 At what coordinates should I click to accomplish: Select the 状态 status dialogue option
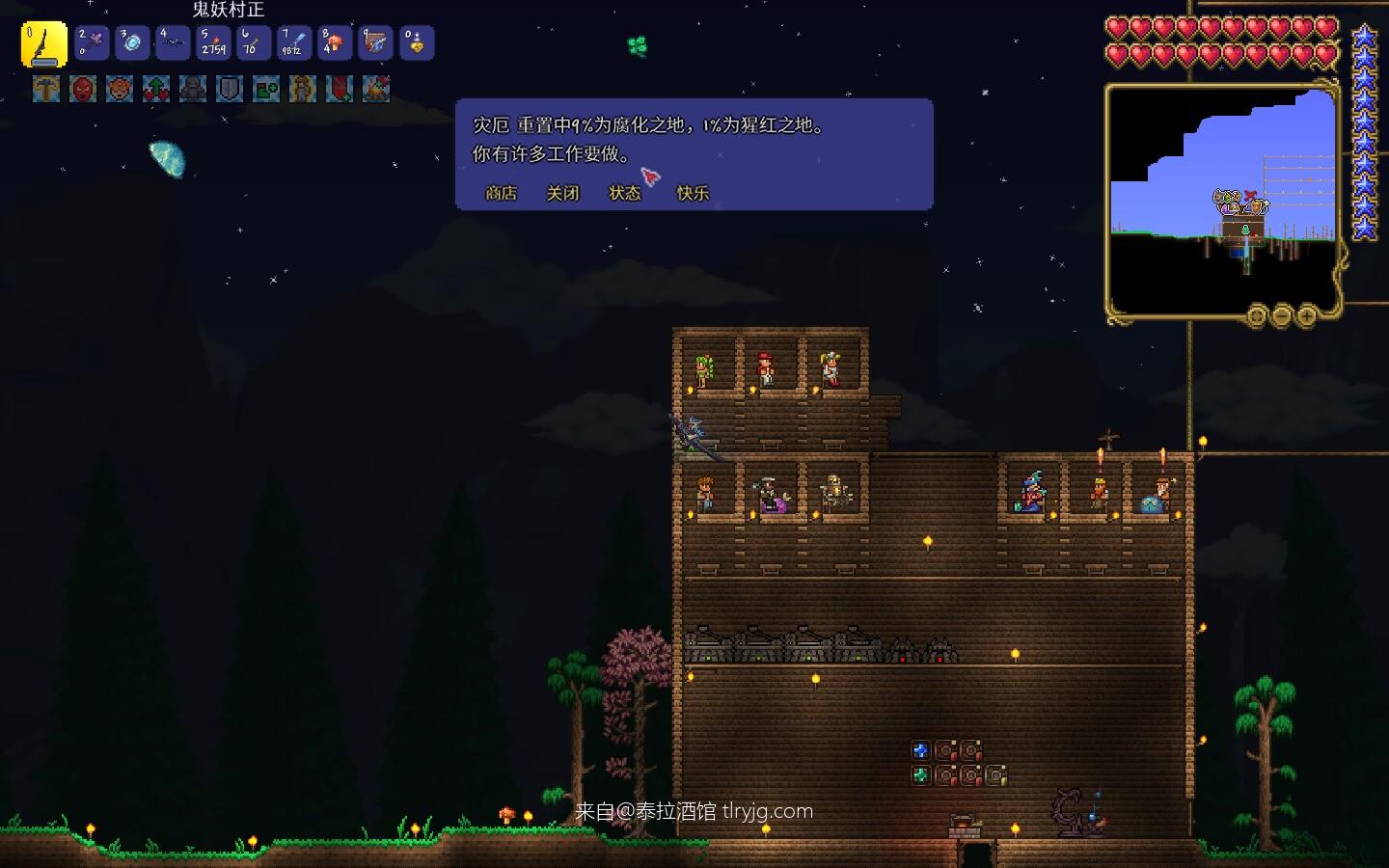click(624, 193)
